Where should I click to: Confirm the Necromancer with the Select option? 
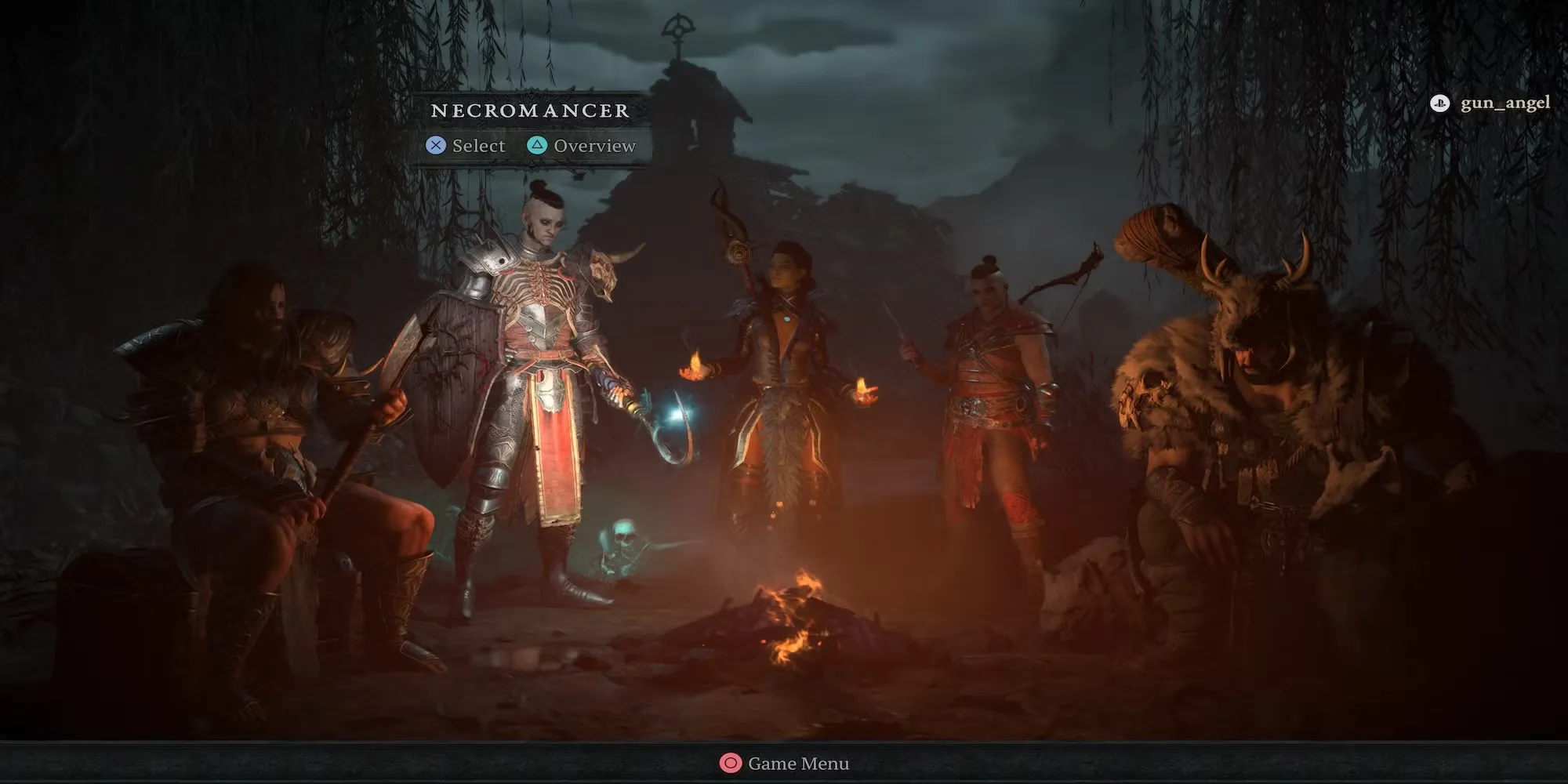point(466,146)
